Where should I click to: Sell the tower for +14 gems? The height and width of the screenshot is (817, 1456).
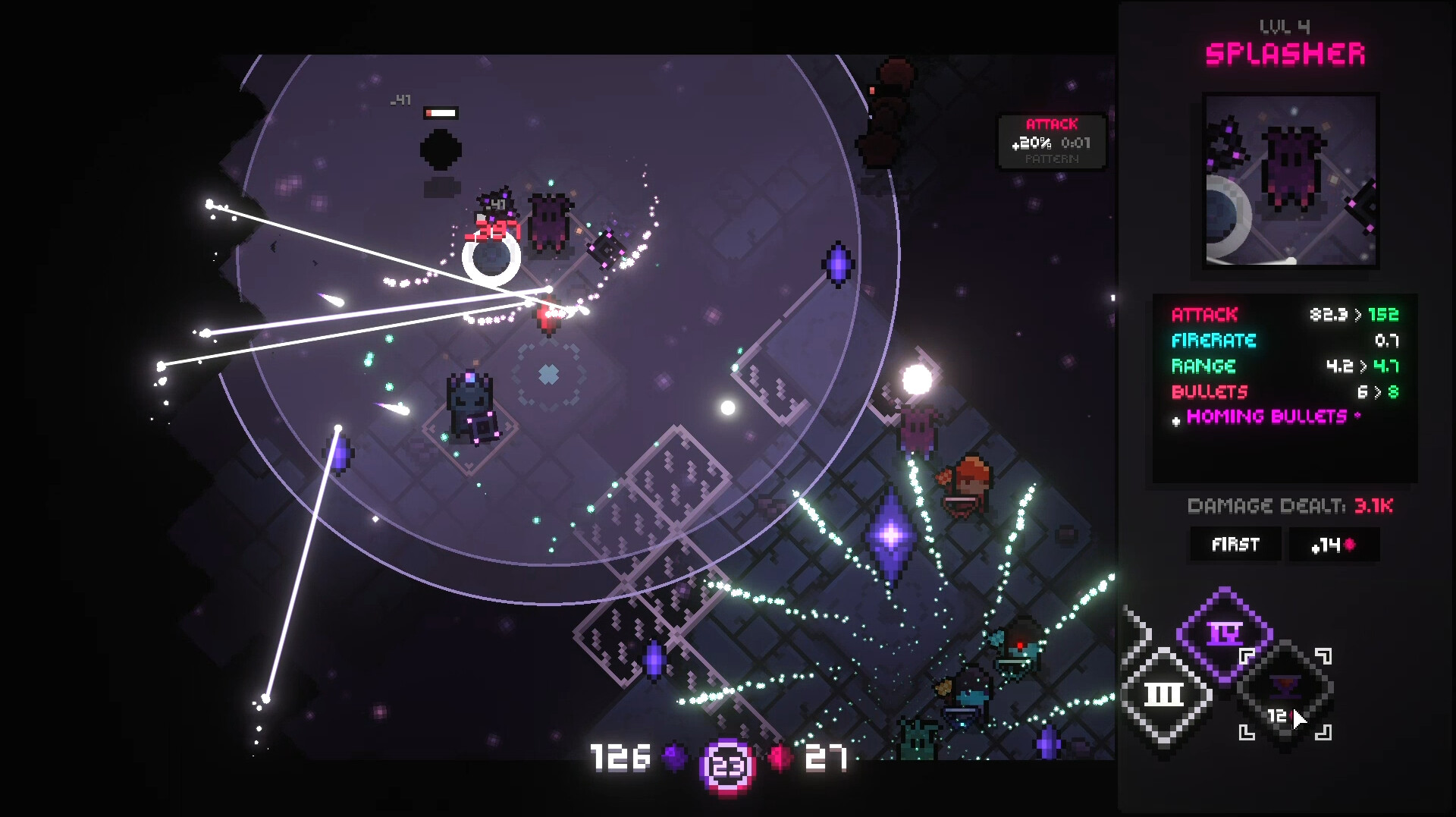pos(1334,545)
